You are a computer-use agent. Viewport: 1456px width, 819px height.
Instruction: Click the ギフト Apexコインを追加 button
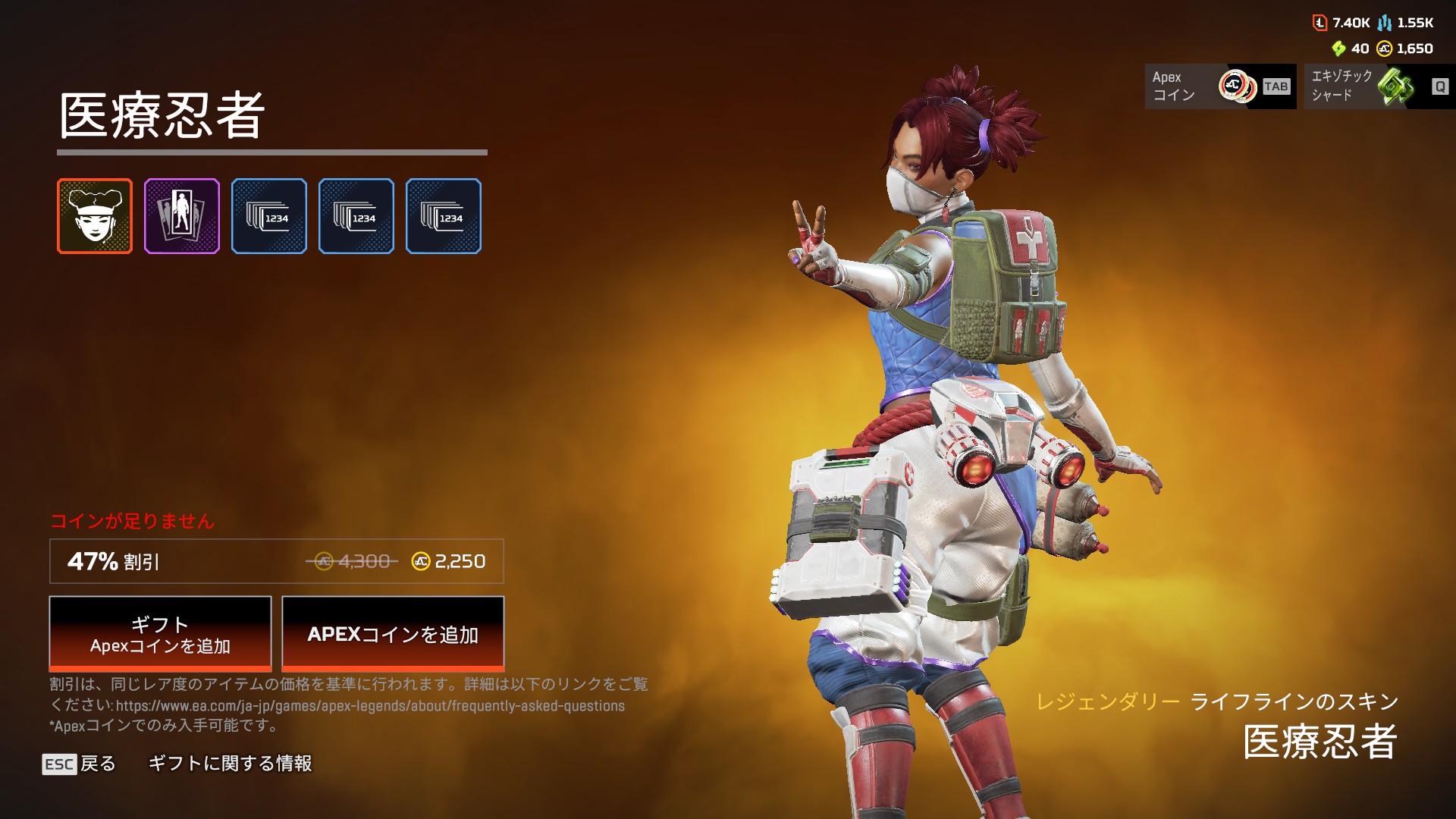(x=160, y=634)
